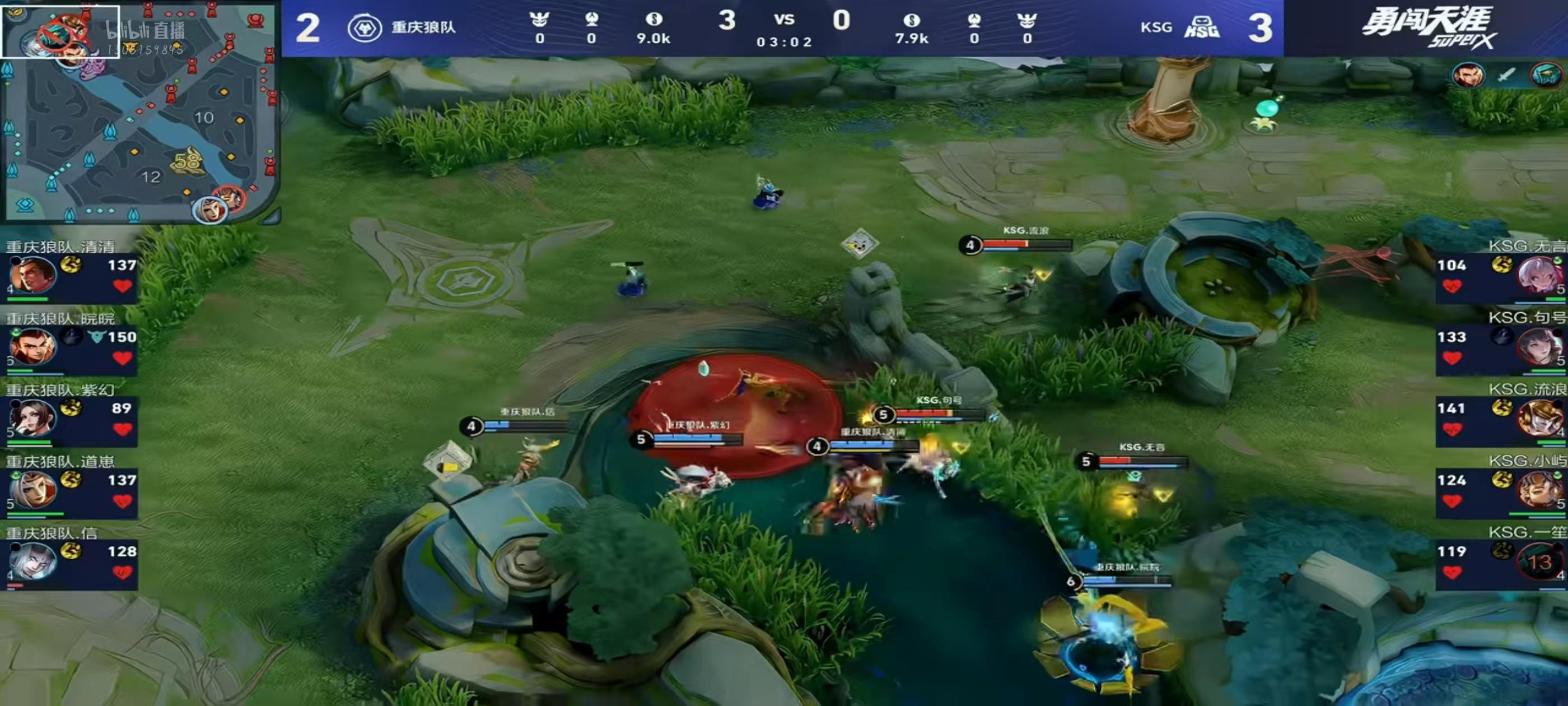This screenshot has height=706, width=1568.
Task: Click the 重庆狼队 team logo
Action: point(364,28)
